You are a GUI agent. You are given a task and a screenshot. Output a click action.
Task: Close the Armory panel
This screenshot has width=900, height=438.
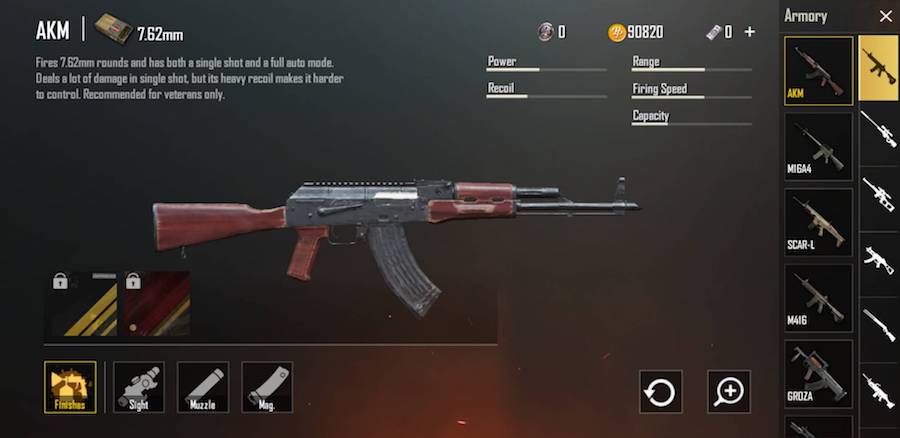(x=884, y=16)
